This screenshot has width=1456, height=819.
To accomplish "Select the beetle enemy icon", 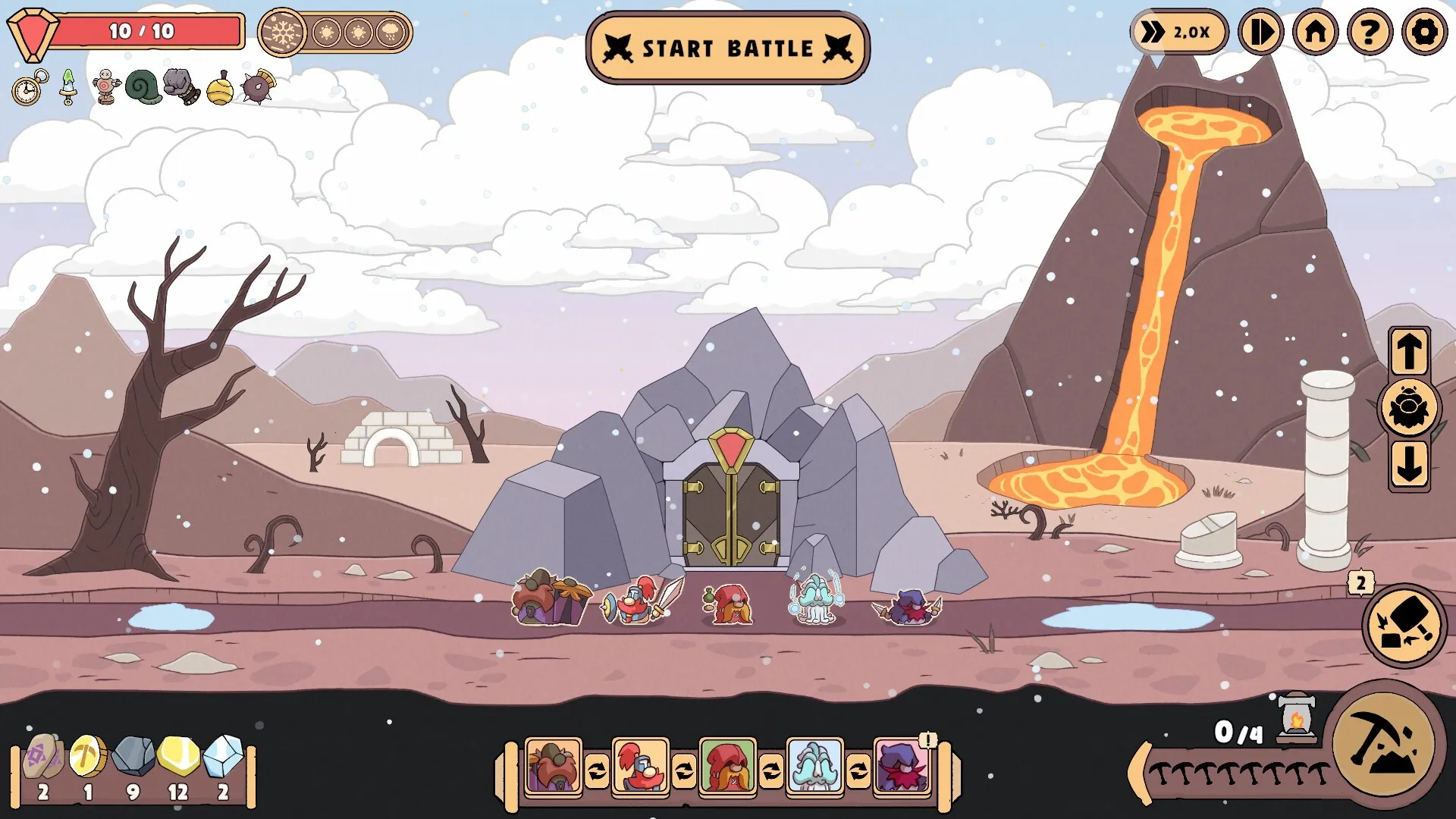I will (1409, 408).
